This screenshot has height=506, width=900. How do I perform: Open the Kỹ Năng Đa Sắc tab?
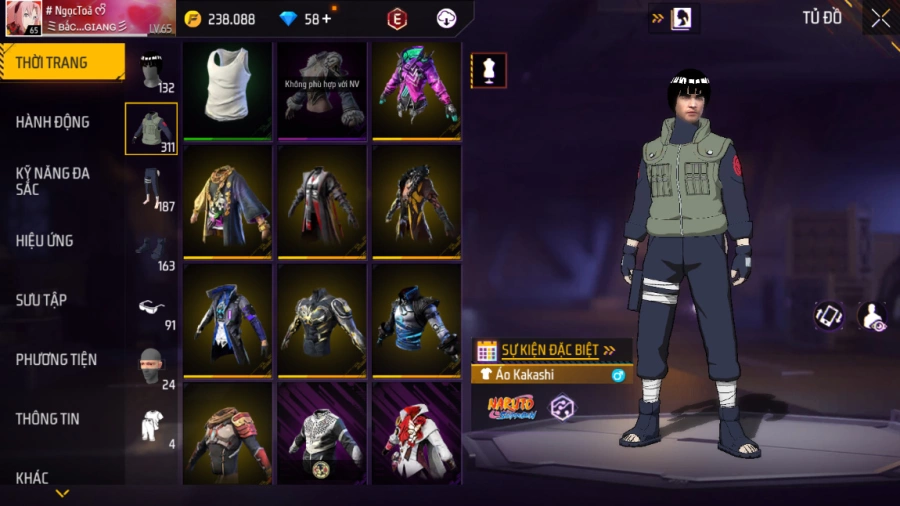52,181
